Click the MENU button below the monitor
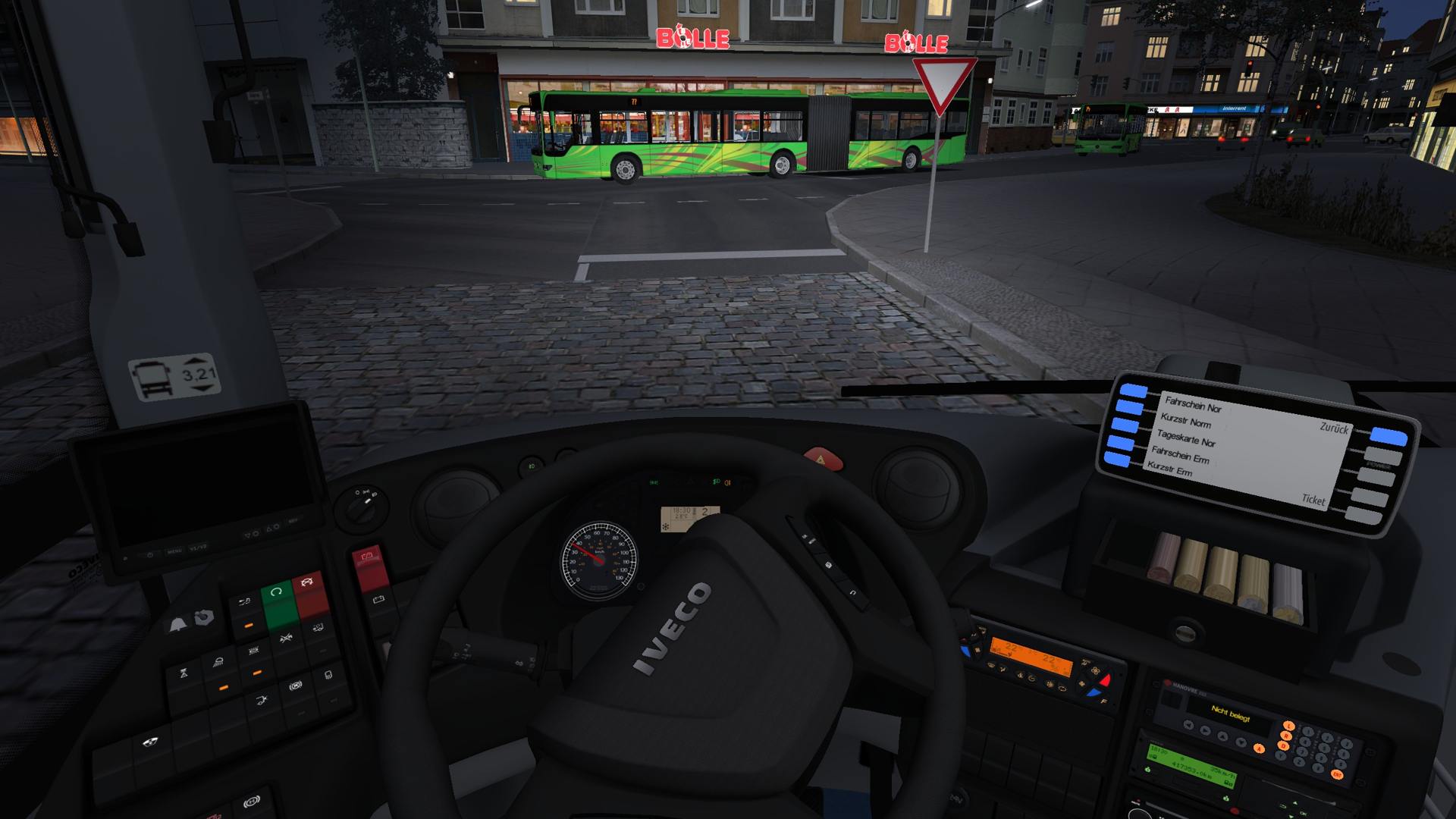1456x819 pixels. coord(174,551)
